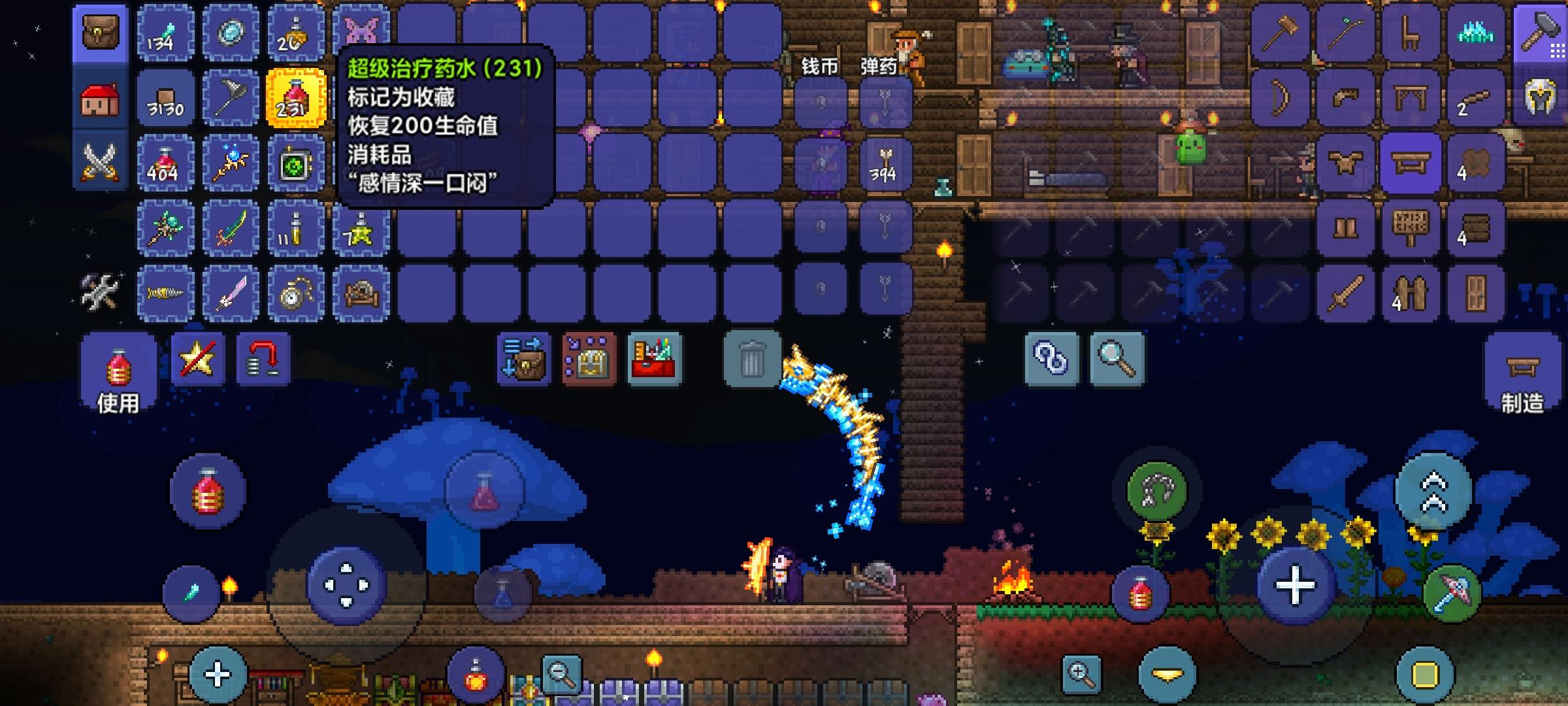1568x706 pixels.
Task: Toggle the red restock arrow option
Action: [x=265, y=360]
